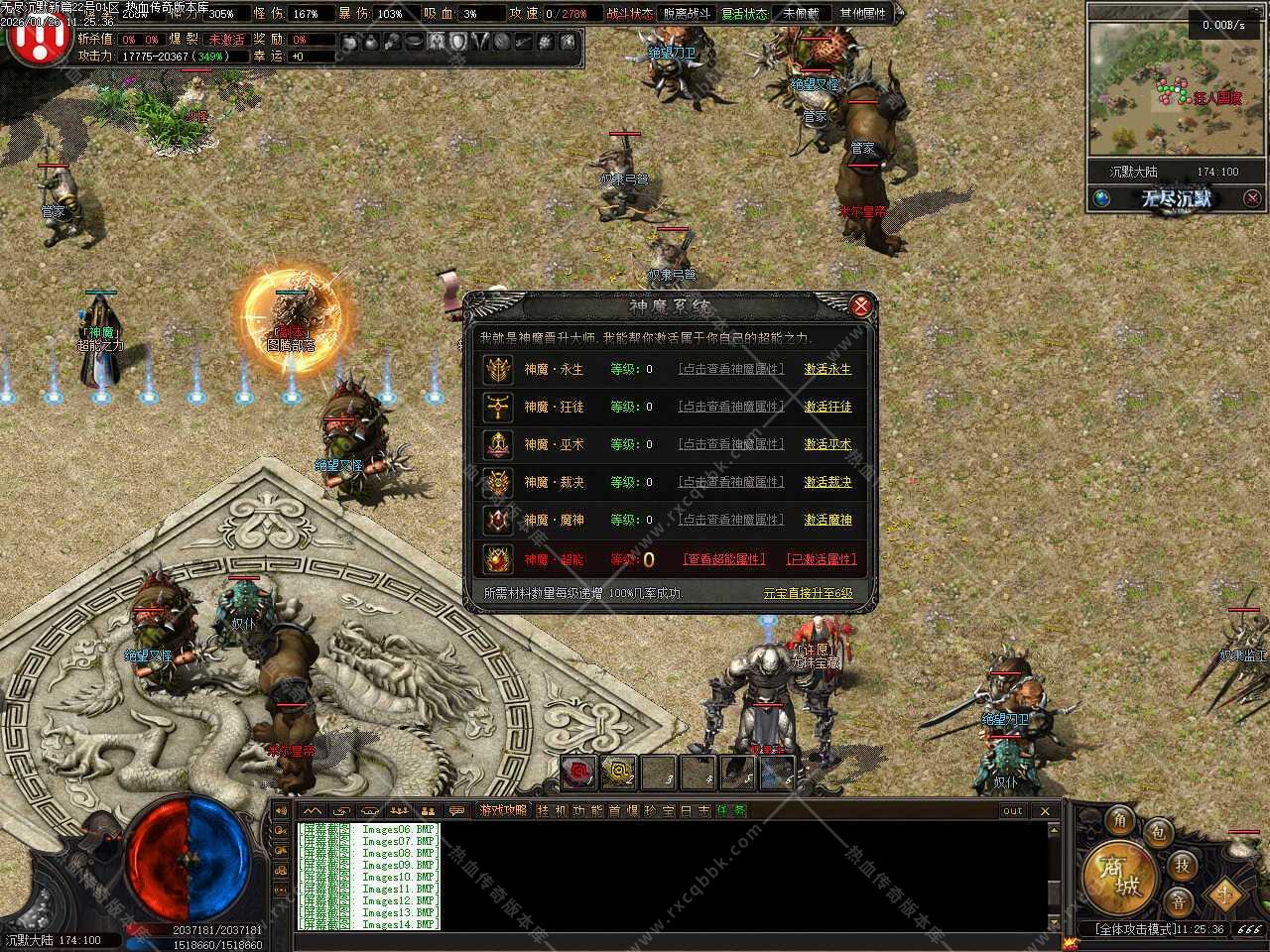Screen dimensions: 1270x952
Task: Click the 激活狂徒 activation link
Action: [827, 407]
